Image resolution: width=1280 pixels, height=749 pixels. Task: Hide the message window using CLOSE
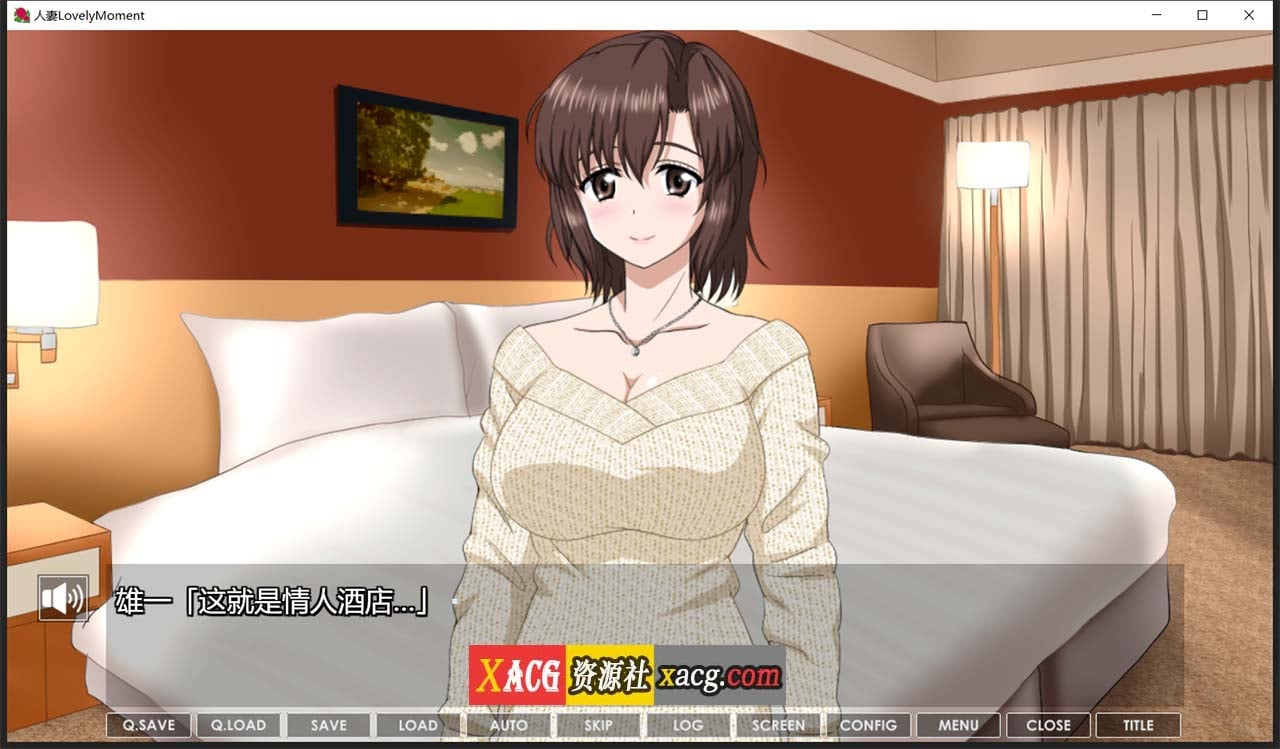click(x=1048, y=724)
